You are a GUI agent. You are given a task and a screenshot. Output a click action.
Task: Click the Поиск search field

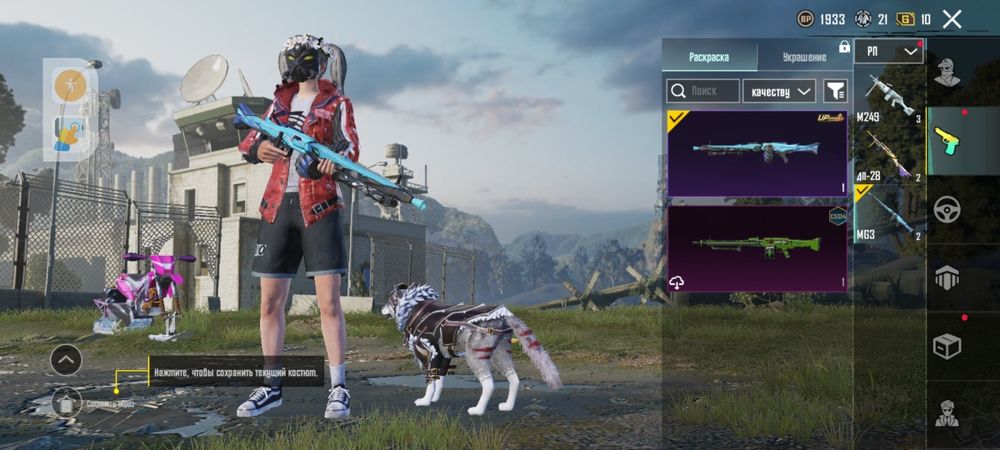click(704, 91)
